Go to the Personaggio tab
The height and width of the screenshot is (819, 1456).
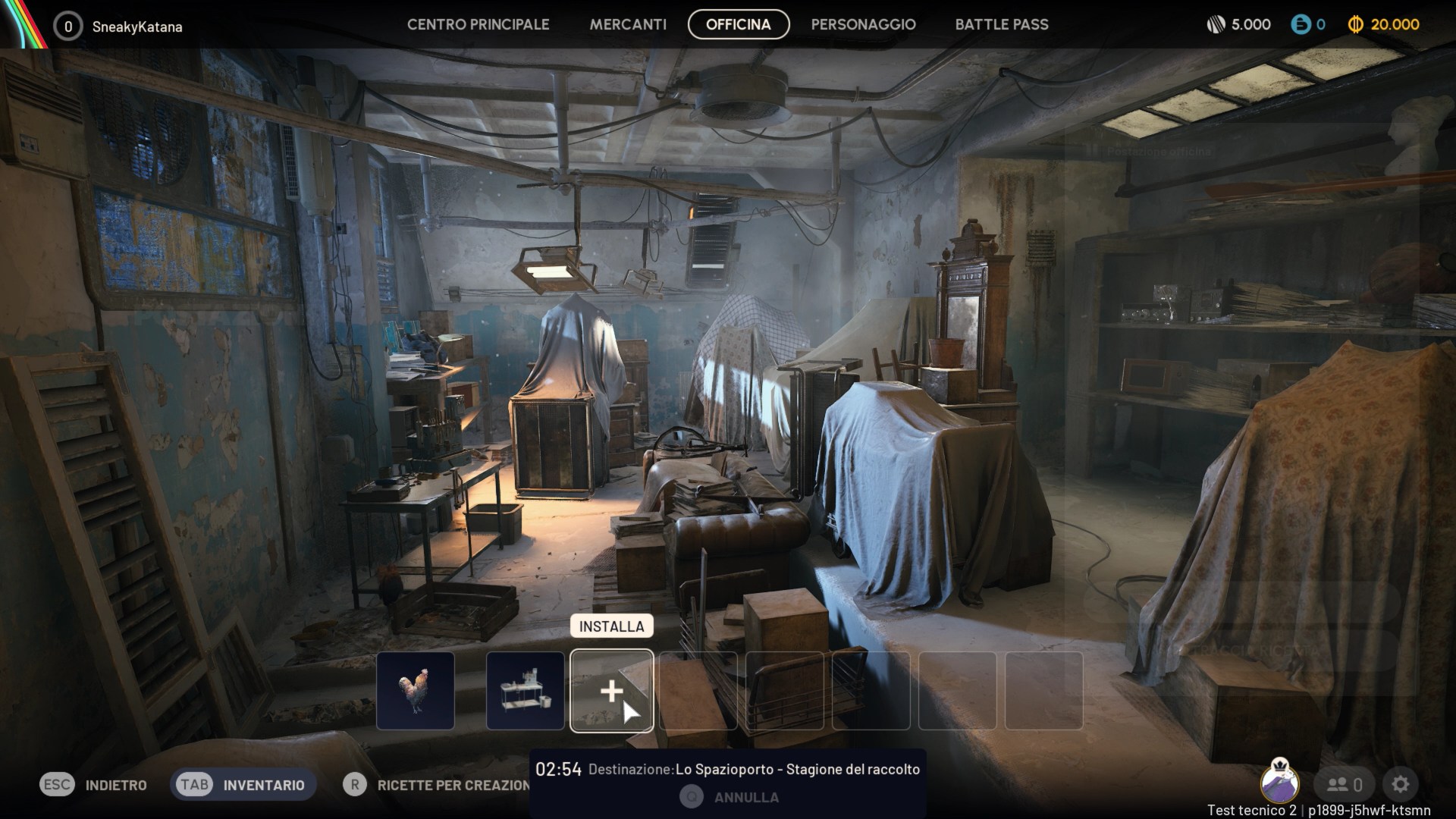tap(863, 24)
